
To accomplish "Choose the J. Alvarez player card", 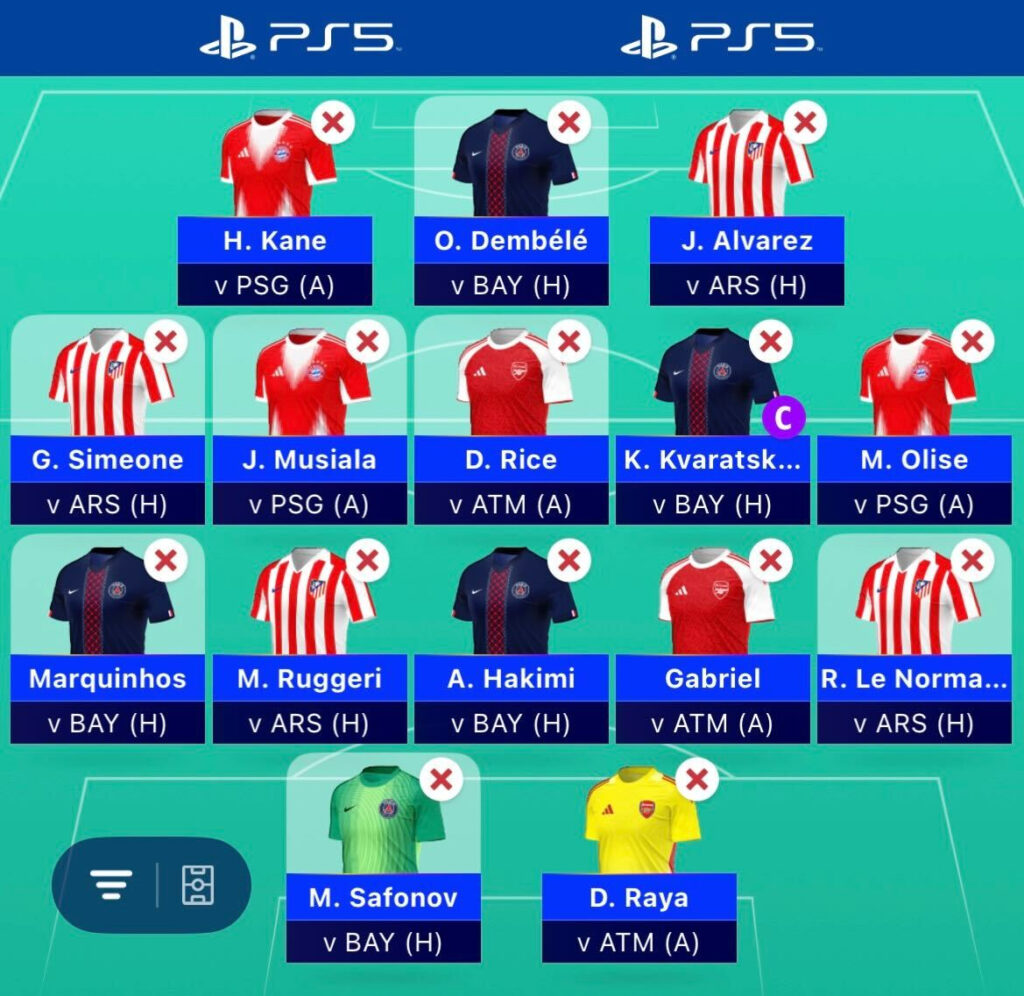I will (x=746, y=240).
